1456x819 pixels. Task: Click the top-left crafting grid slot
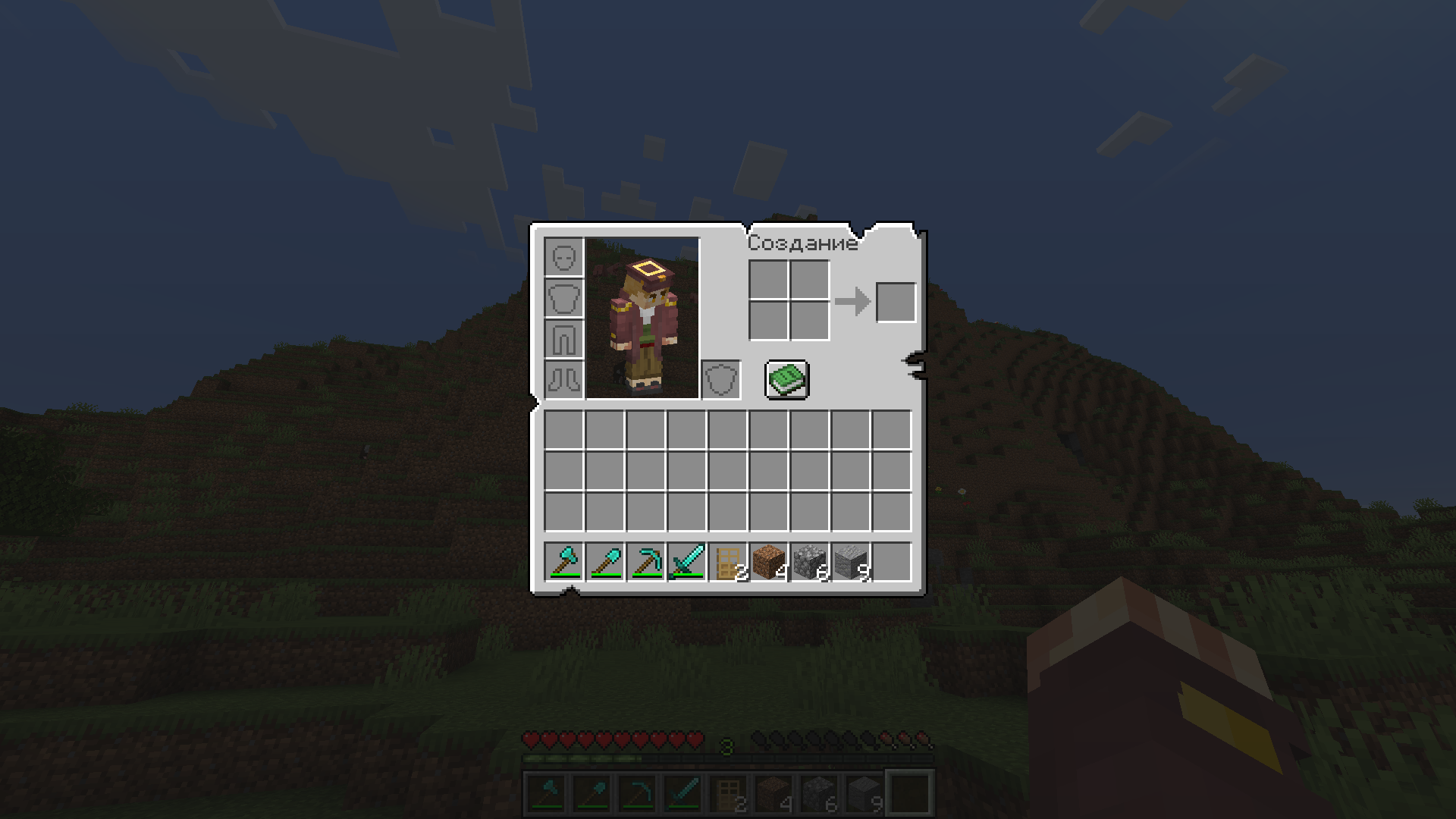(769, 280)
